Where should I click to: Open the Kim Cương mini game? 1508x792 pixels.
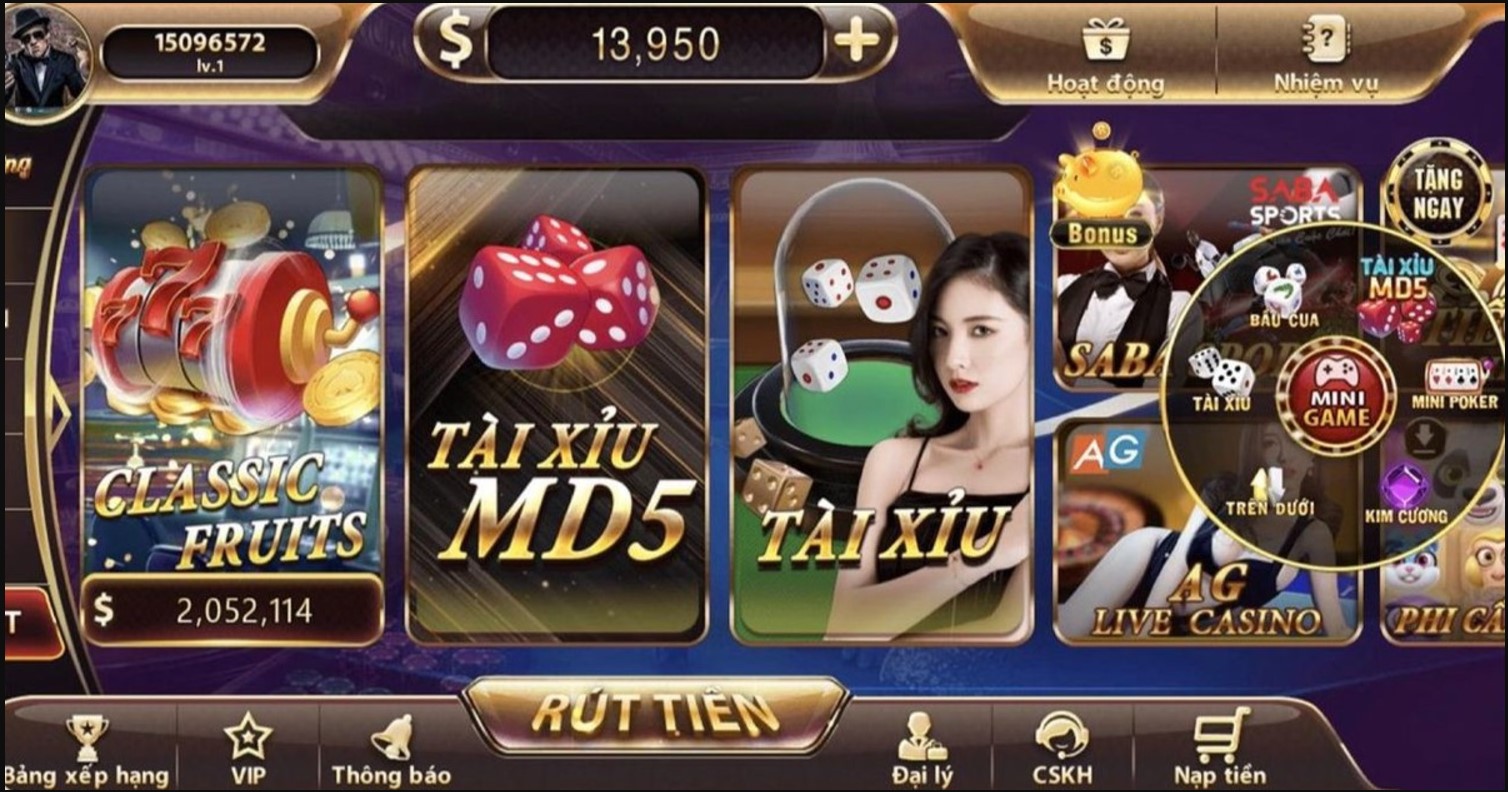click(1404, 483)
